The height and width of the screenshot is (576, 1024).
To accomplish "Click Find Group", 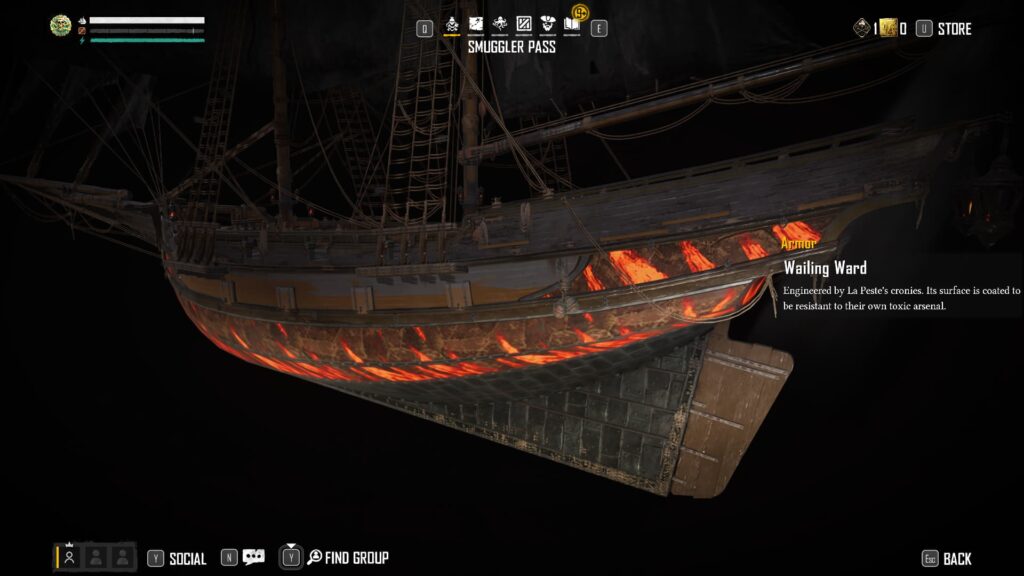I will coord(356,558).
